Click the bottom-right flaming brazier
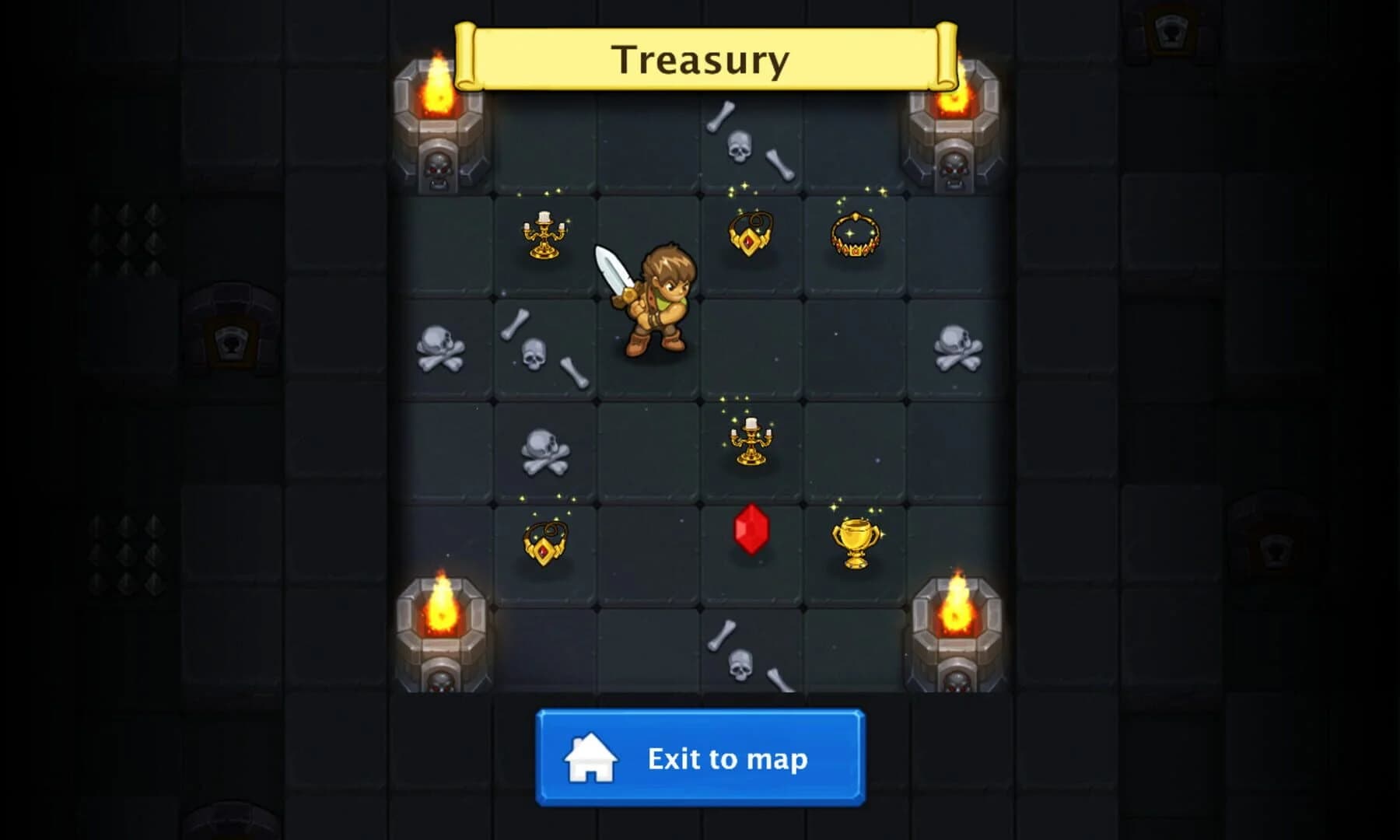 click(957, 622)
